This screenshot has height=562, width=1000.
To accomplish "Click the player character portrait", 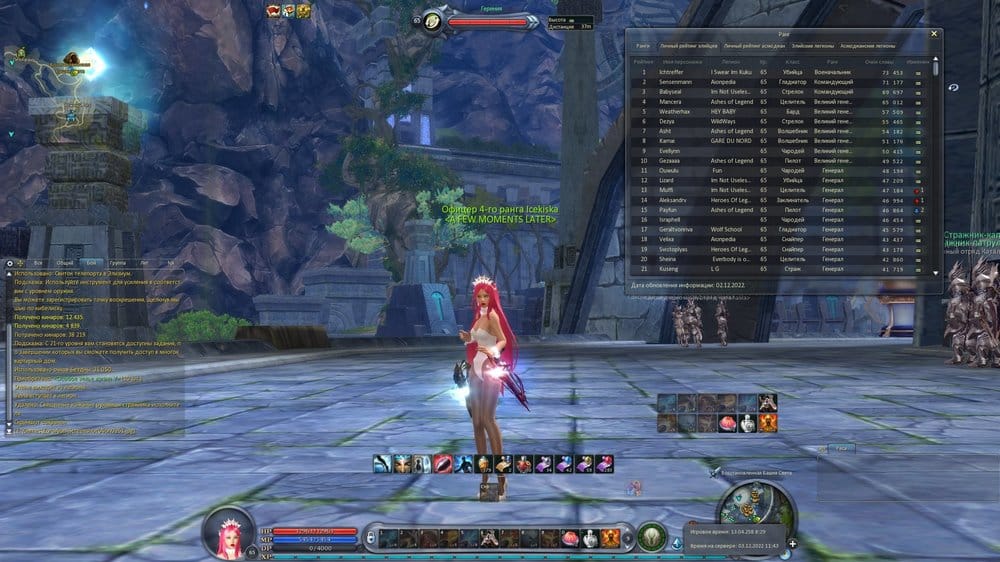I will coord(228,532).
